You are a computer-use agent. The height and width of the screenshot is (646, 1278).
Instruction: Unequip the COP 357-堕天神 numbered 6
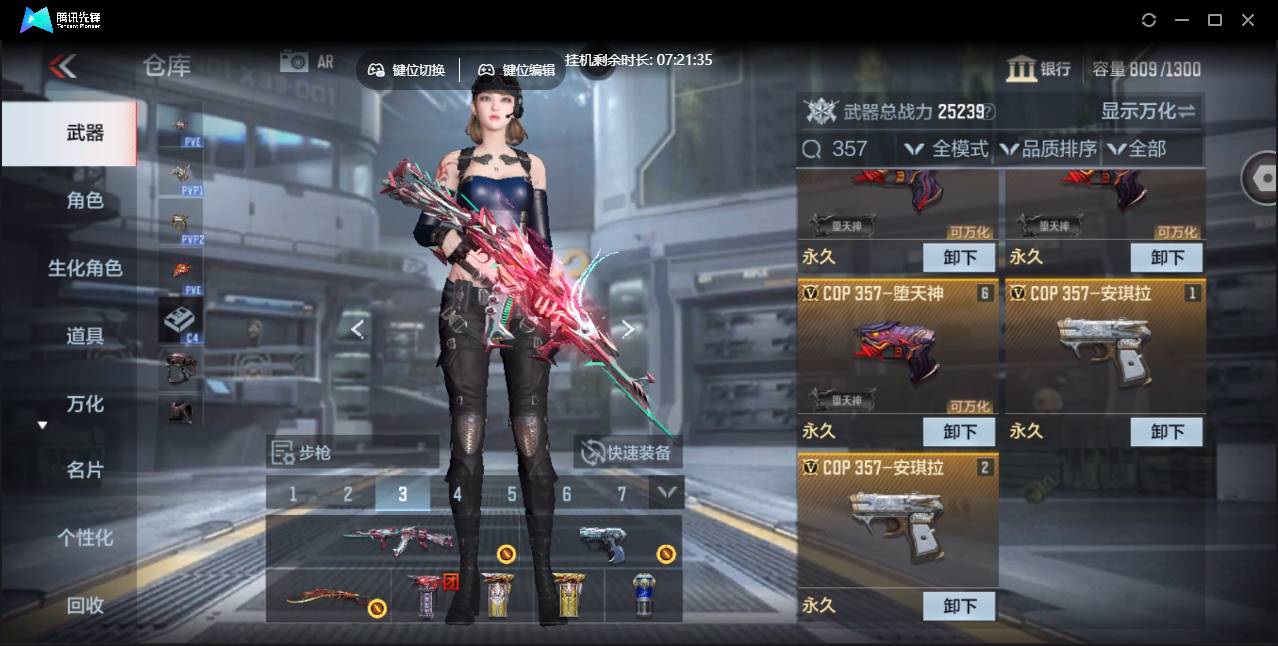point(958,432)
